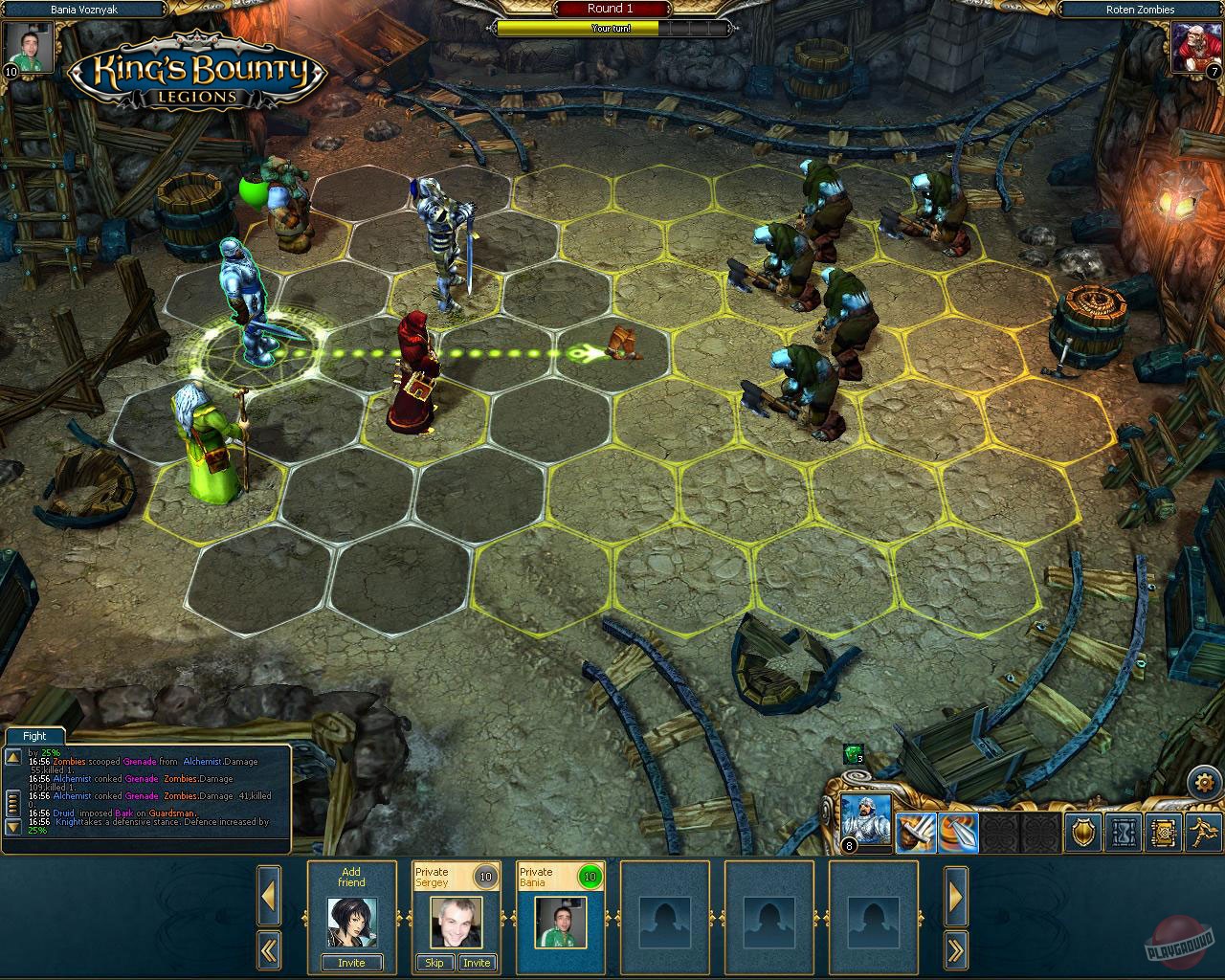
Task: Click the double left chevron in friends bar
Action: click(269, 949)
